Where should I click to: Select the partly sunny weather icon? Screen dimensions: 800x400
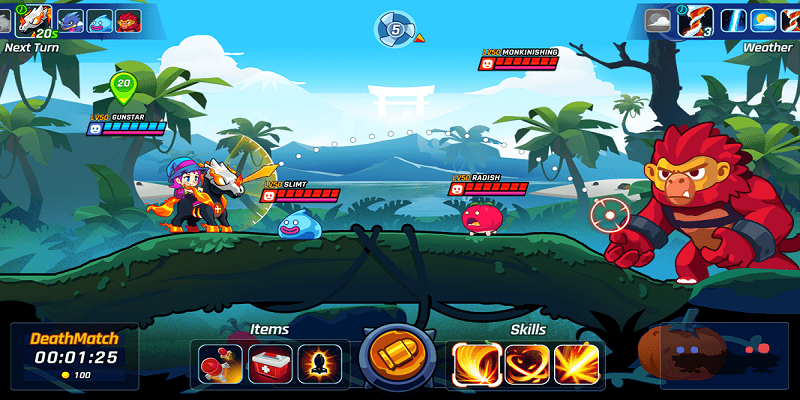click(x=763, y=21)
